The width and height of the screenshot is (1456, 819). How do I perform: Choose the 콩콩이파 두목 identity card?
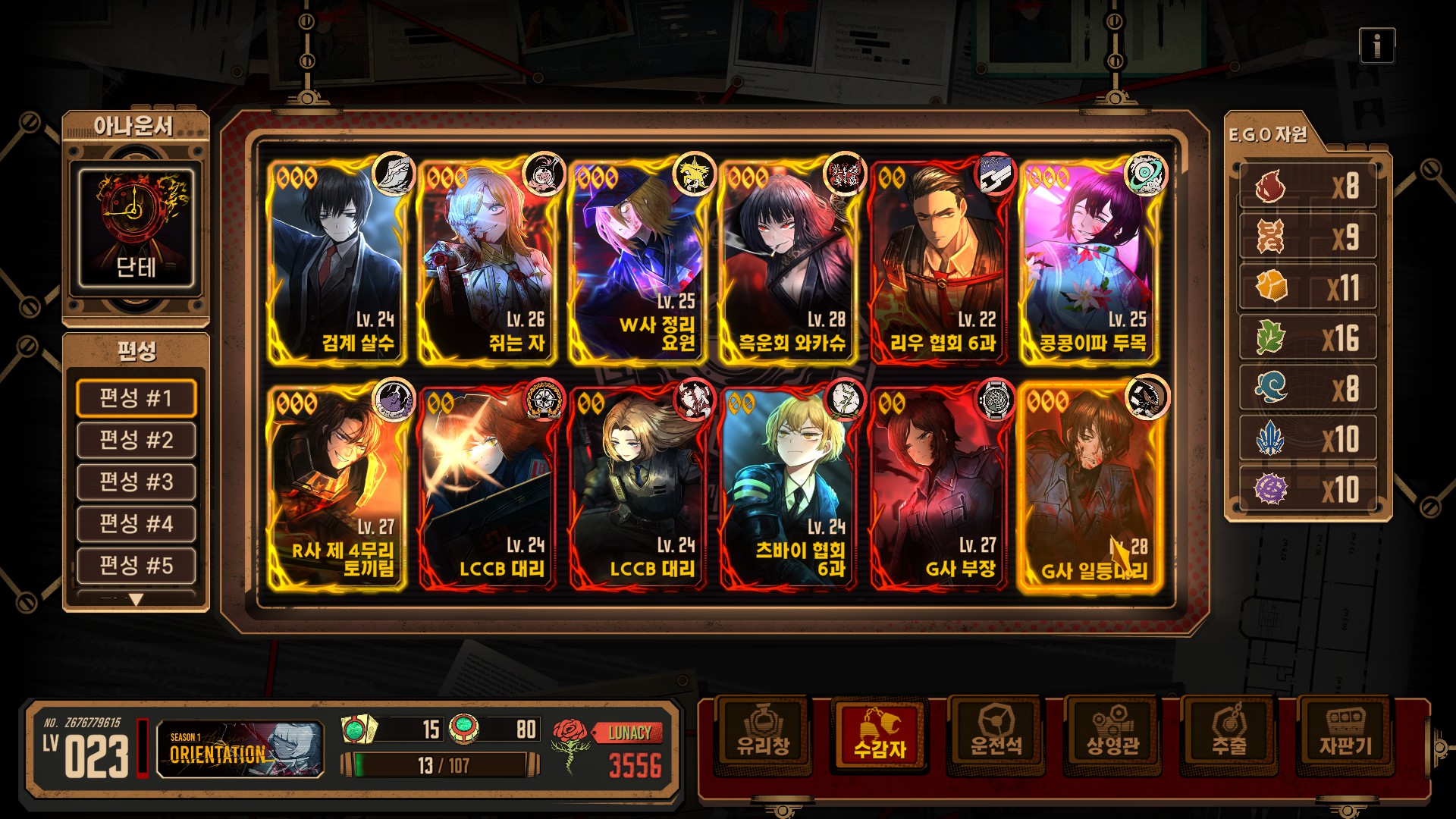[x=1088, y=262]
